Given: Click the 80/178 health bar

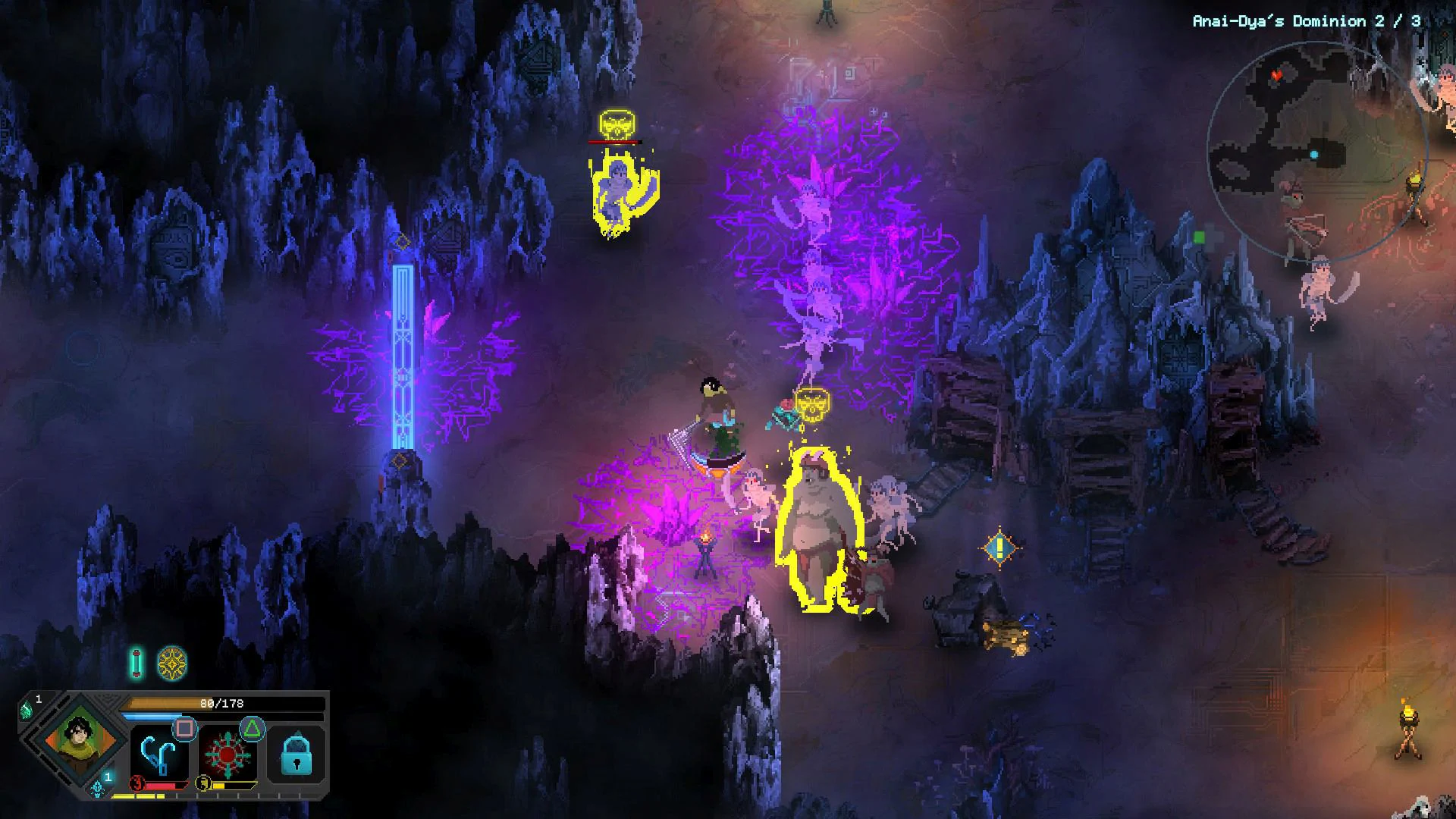Looking at the screenshot, I should coord(220,703).
